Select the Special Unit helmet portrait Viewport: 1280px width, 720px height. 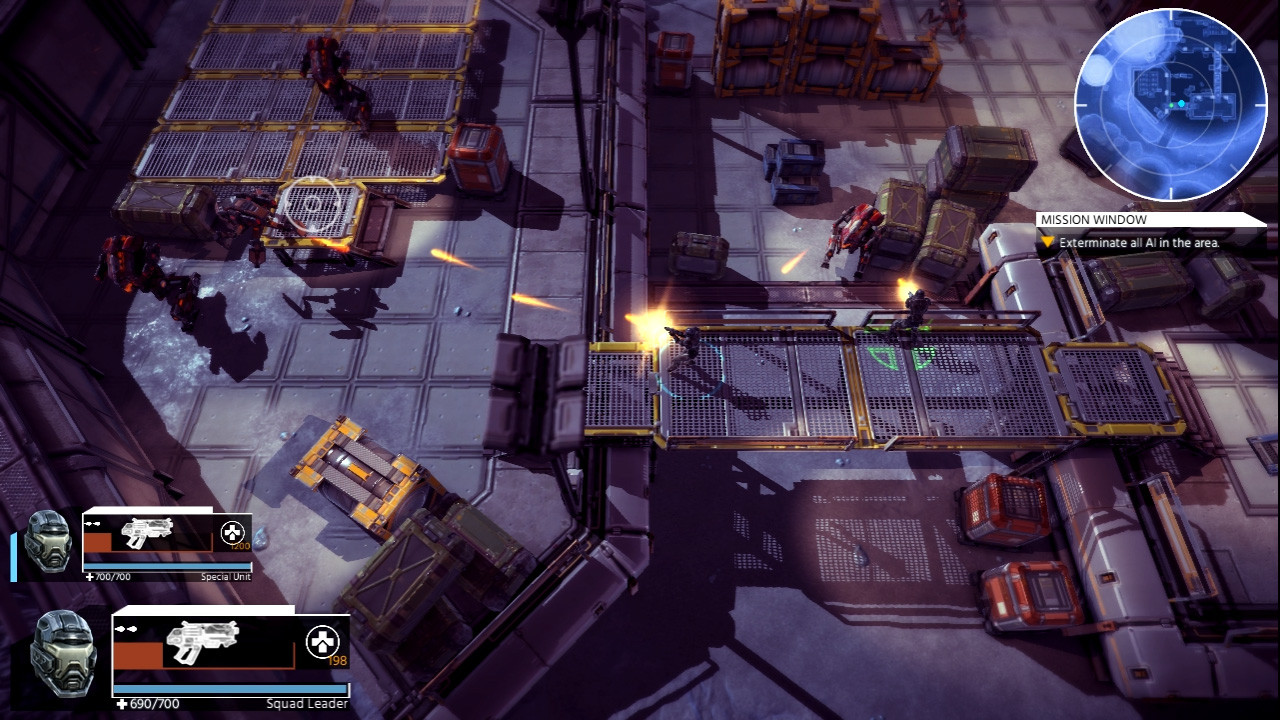point(47,542)
